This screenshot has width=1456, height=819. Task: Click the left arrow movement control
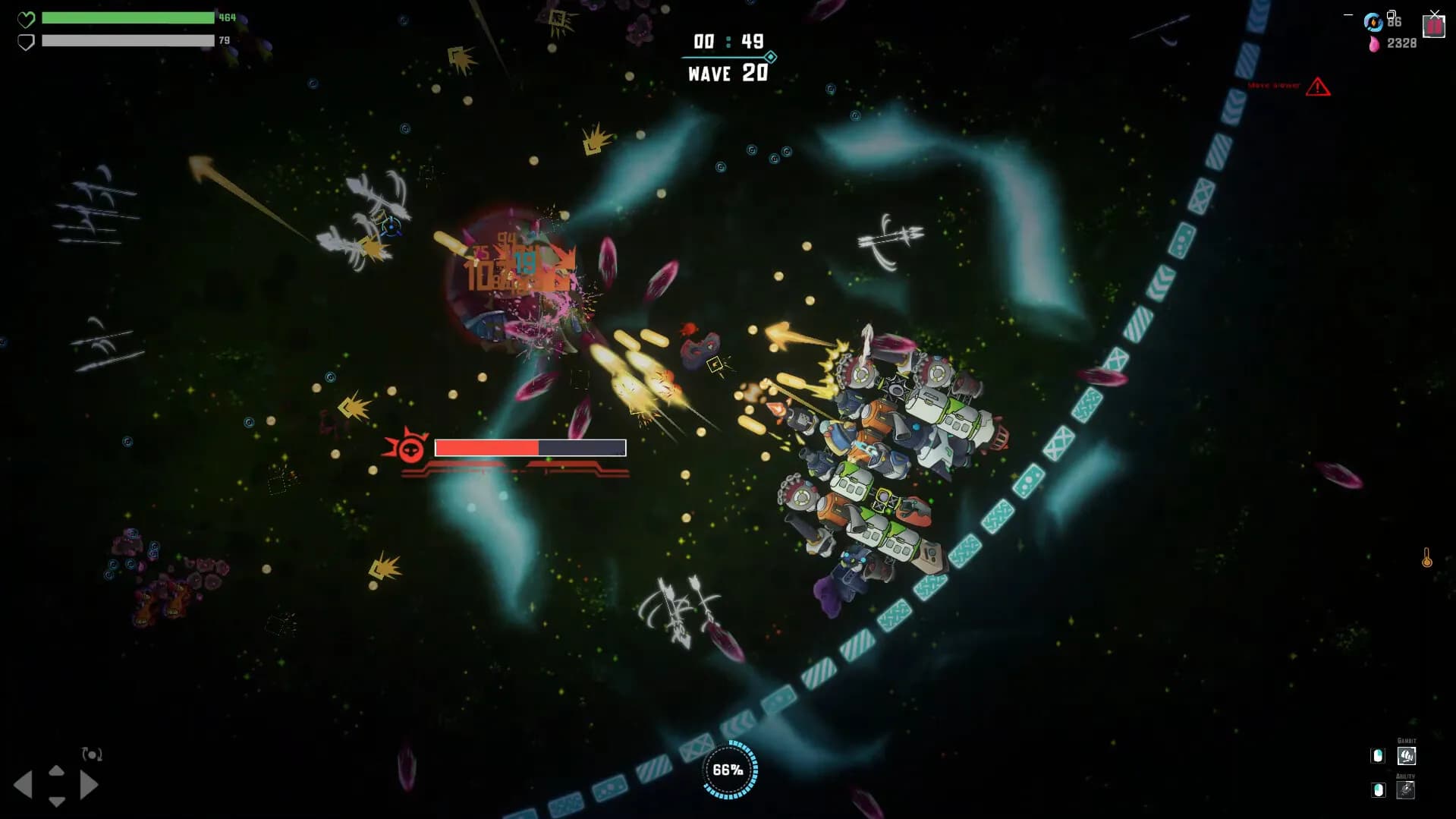pyautogui.click(x=24, y=785)
